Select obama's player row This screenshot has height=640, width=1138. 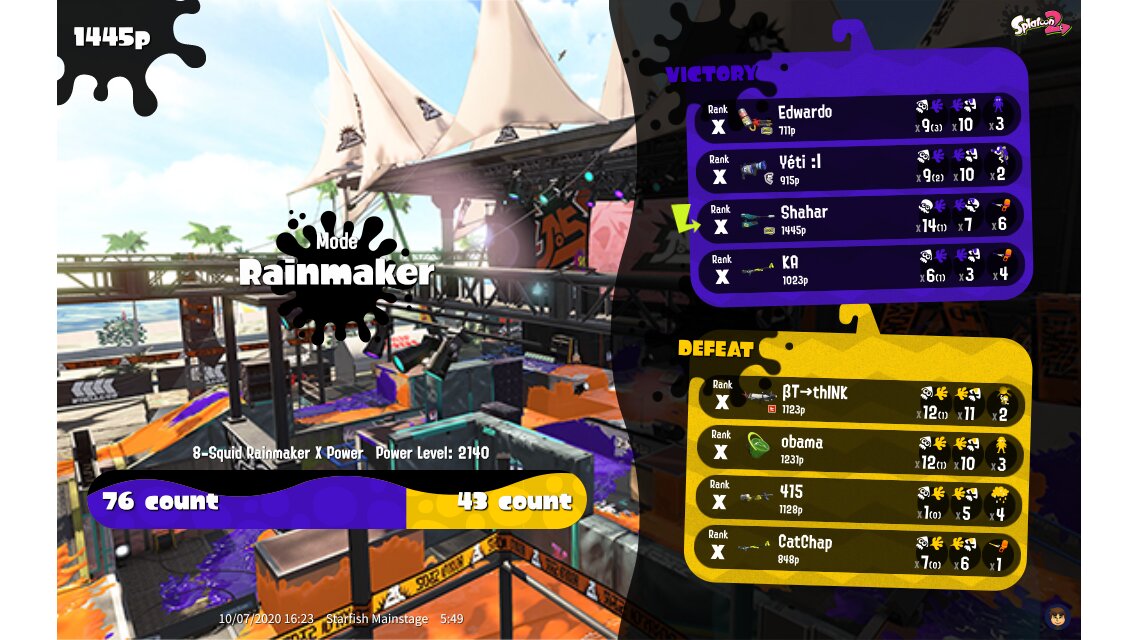click(858, 450)
